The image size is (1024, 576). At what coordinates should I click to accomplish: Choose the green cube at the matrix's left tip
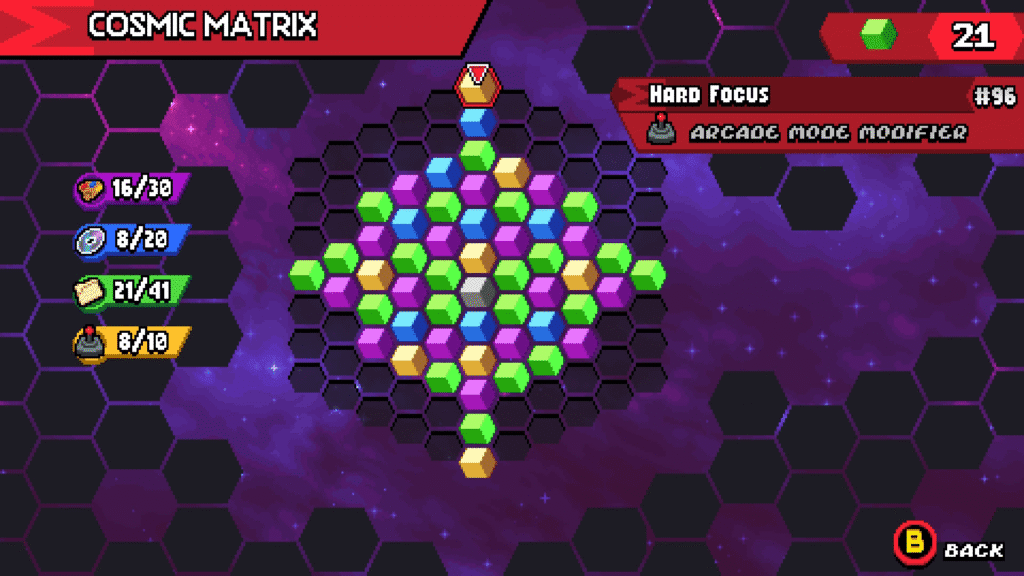(306, 274)
